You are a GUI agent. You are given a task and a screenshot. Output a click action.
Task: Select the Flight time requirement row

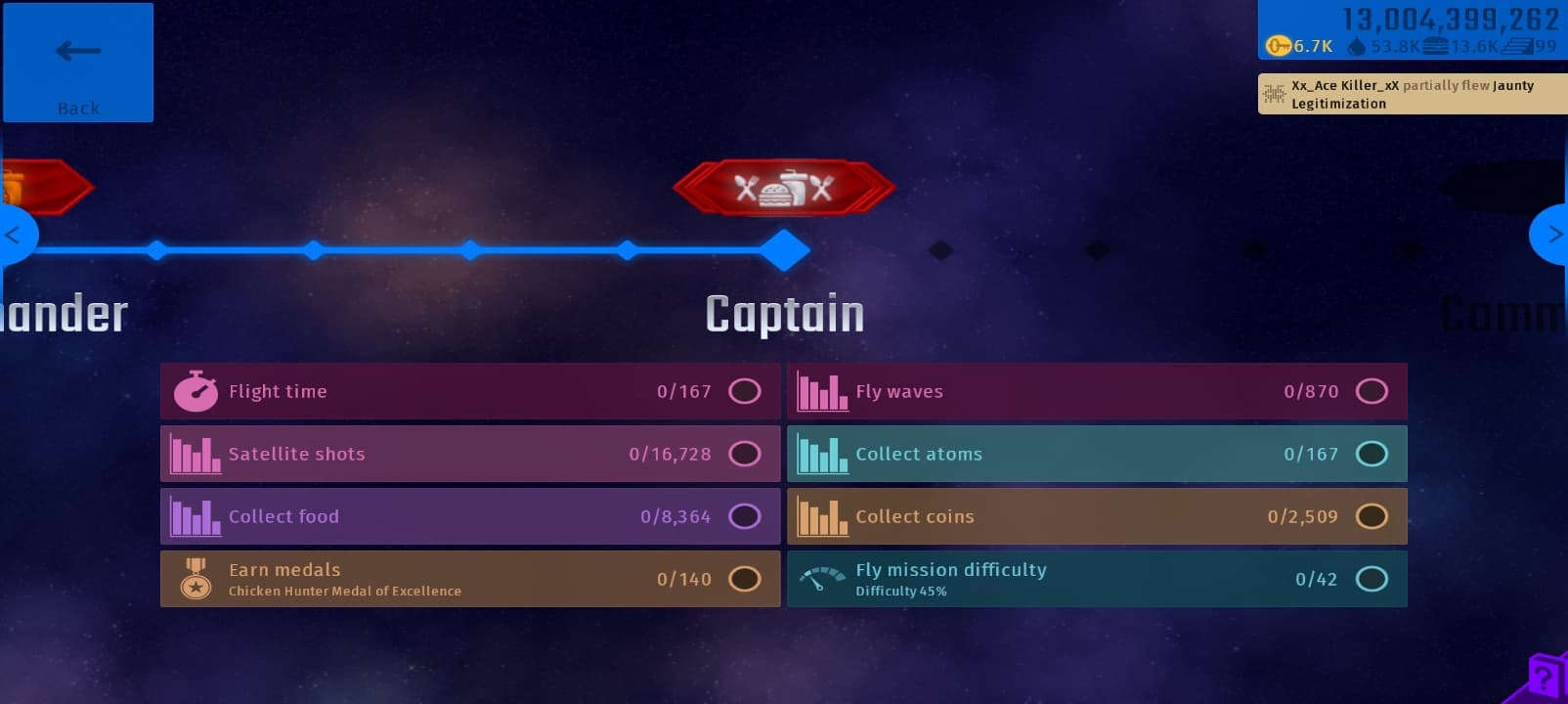coord(470,391)
